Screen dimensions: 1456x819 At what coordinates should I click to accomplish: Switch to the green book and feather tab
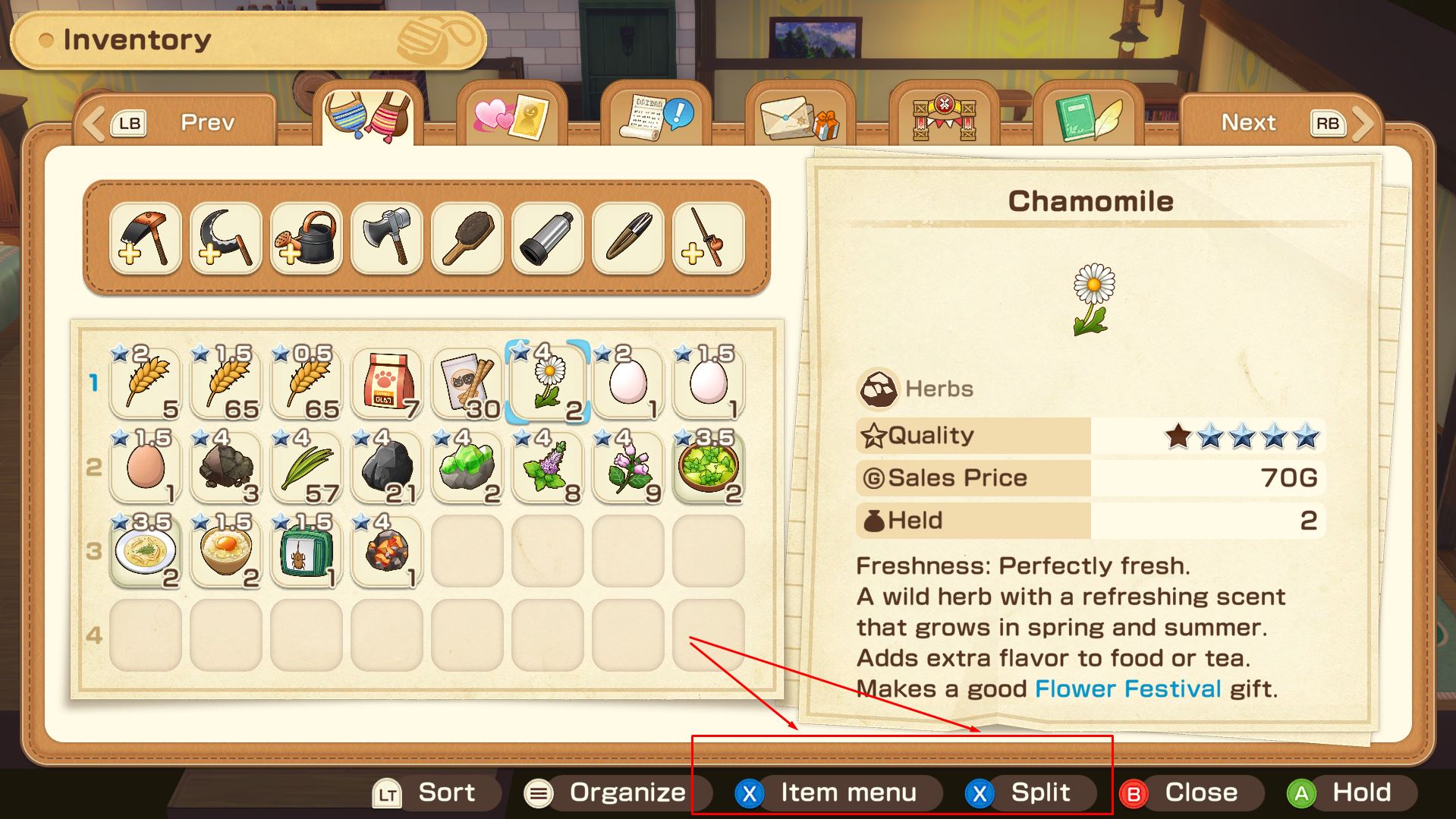(1087, 118)
